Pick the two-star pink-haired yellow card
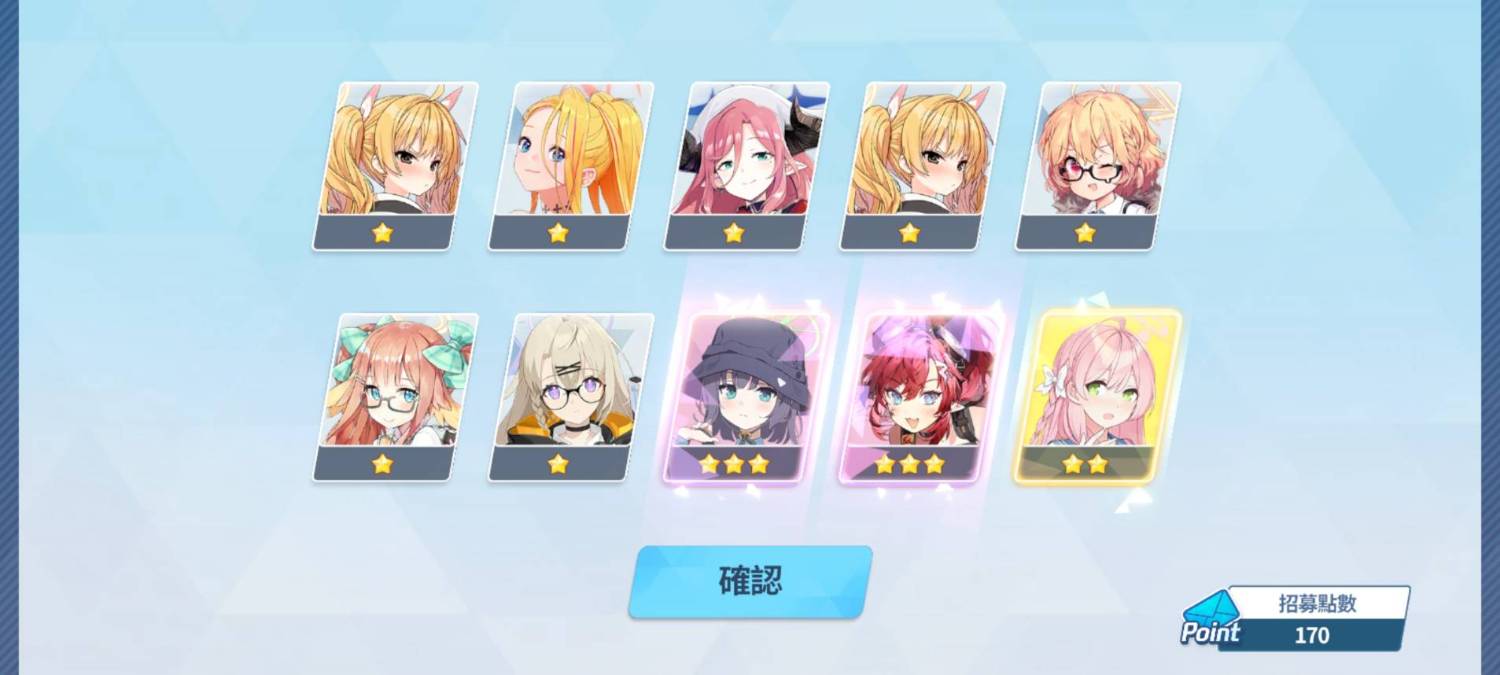 coord(1098,396)
